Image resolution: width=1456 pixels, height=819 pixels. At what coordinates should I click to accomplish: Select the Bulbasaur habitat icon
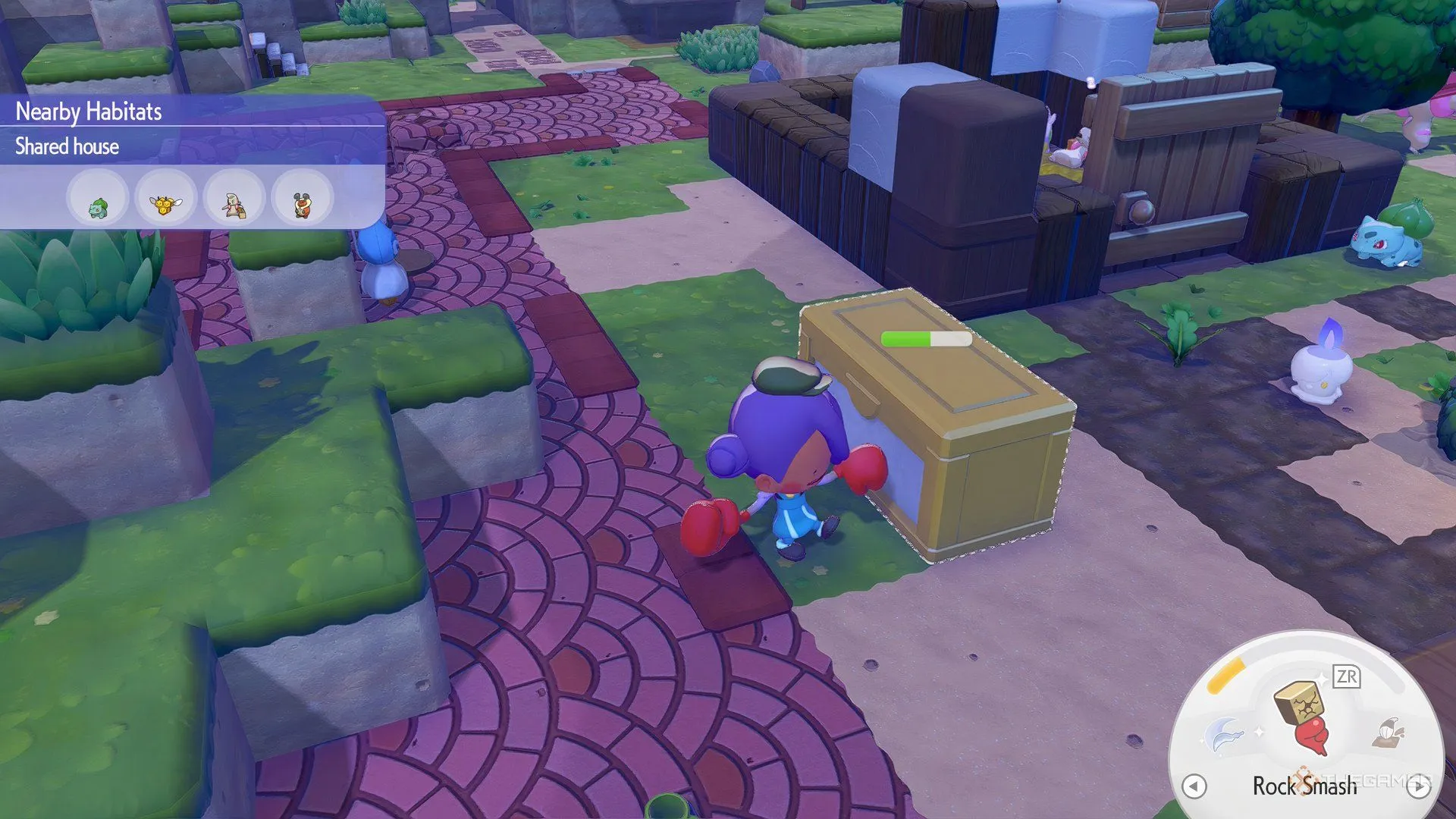(97, 199)
